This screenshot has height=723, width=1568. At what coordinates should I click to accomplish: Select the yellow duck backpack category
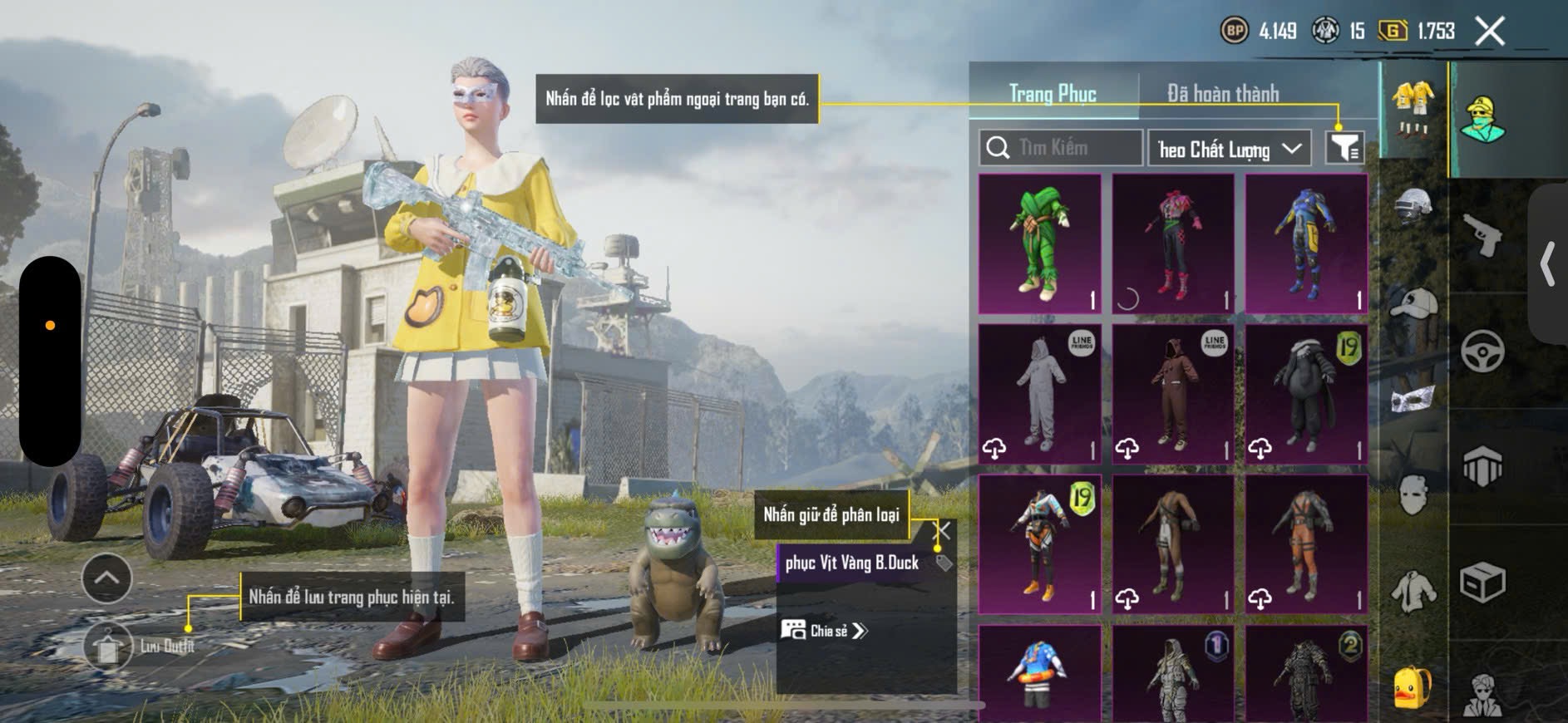[1412, 687]
